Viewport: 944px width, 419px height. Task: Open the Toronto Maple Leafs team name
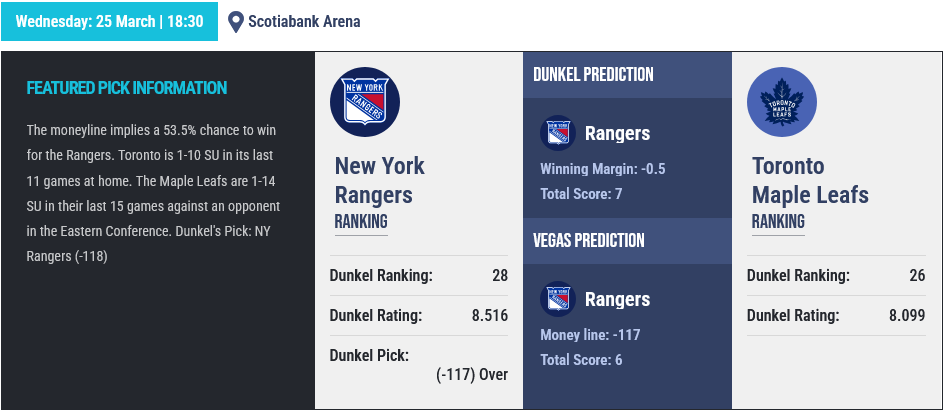point(809,180)
